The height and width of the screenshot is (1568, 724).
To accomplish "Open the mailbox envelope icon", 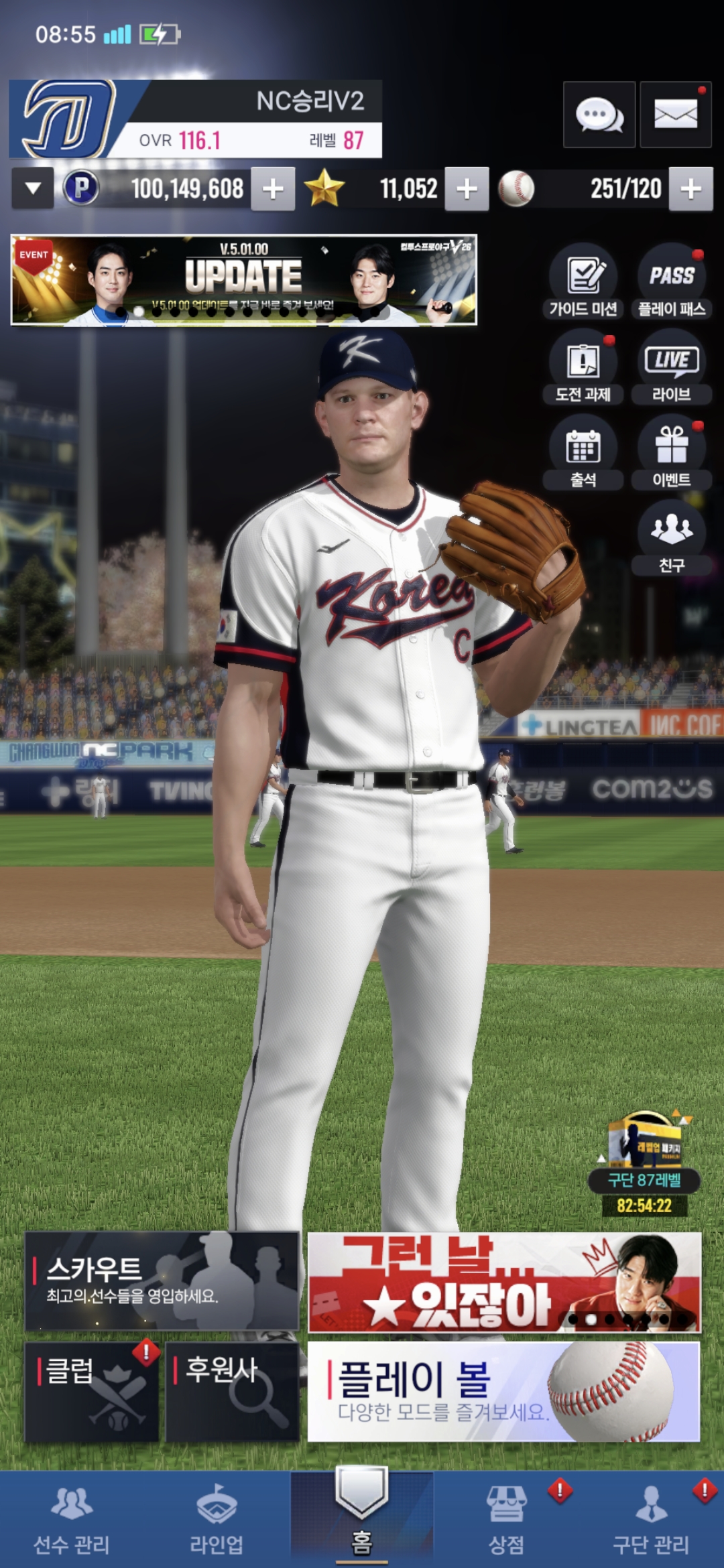I will pos(675,115).
